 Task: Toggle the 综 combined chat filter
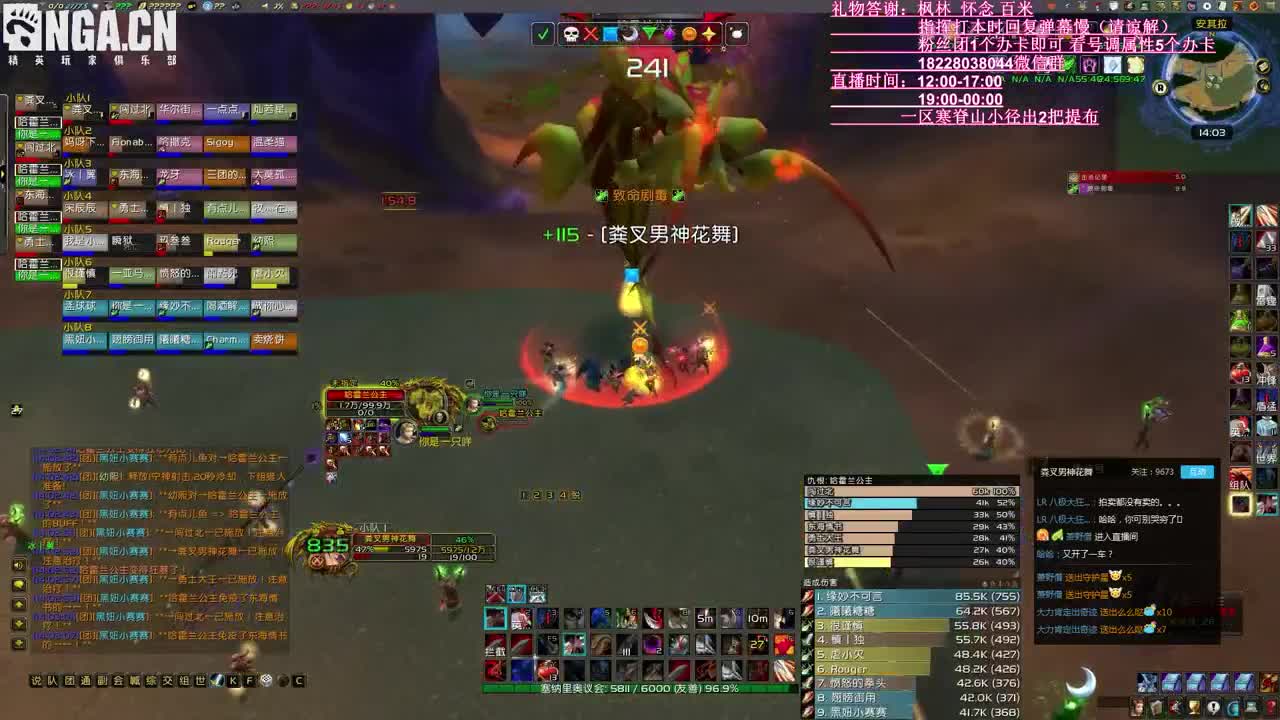[150, 680]
